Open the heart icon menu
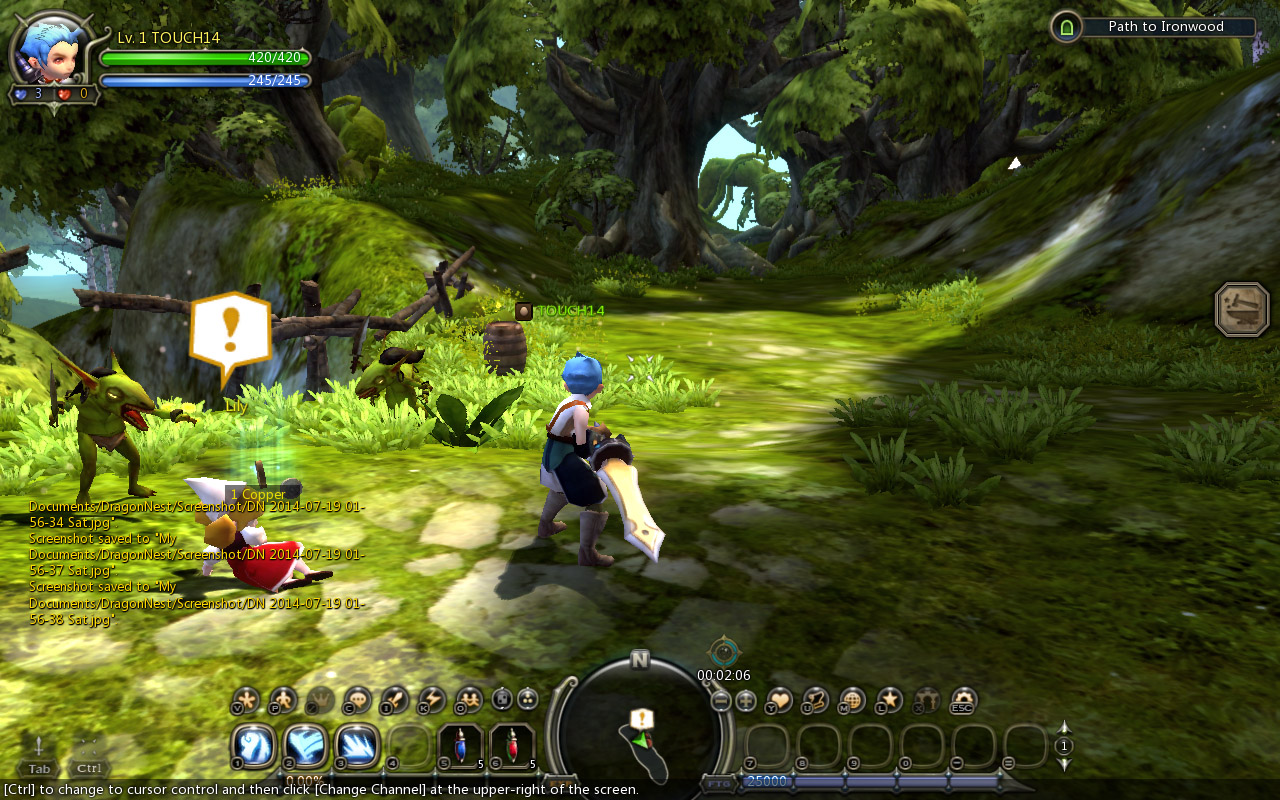The width and height of the screenshot is (1280, 800). click(779, 700)
